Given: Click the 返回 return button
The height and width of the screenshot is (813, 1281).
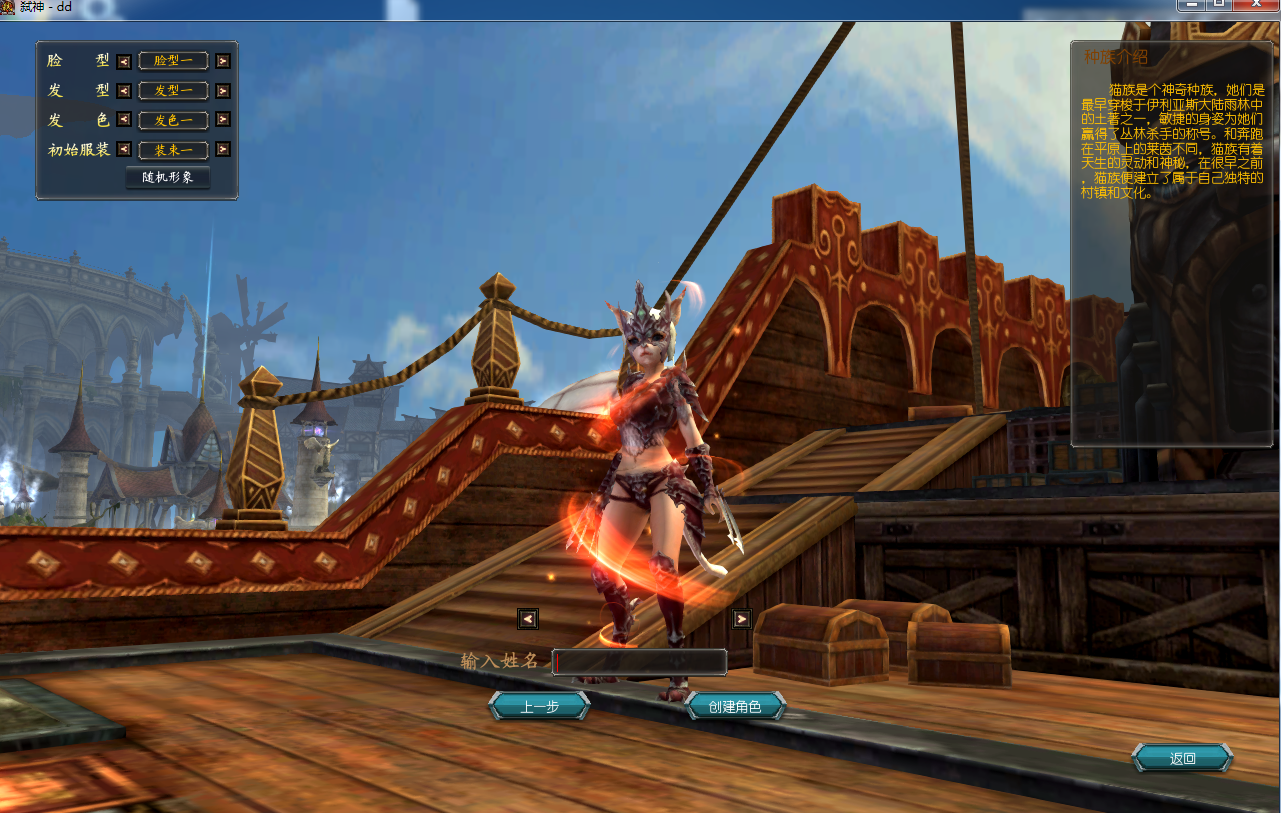Looking at the screenshot, I should [1182, 758].
